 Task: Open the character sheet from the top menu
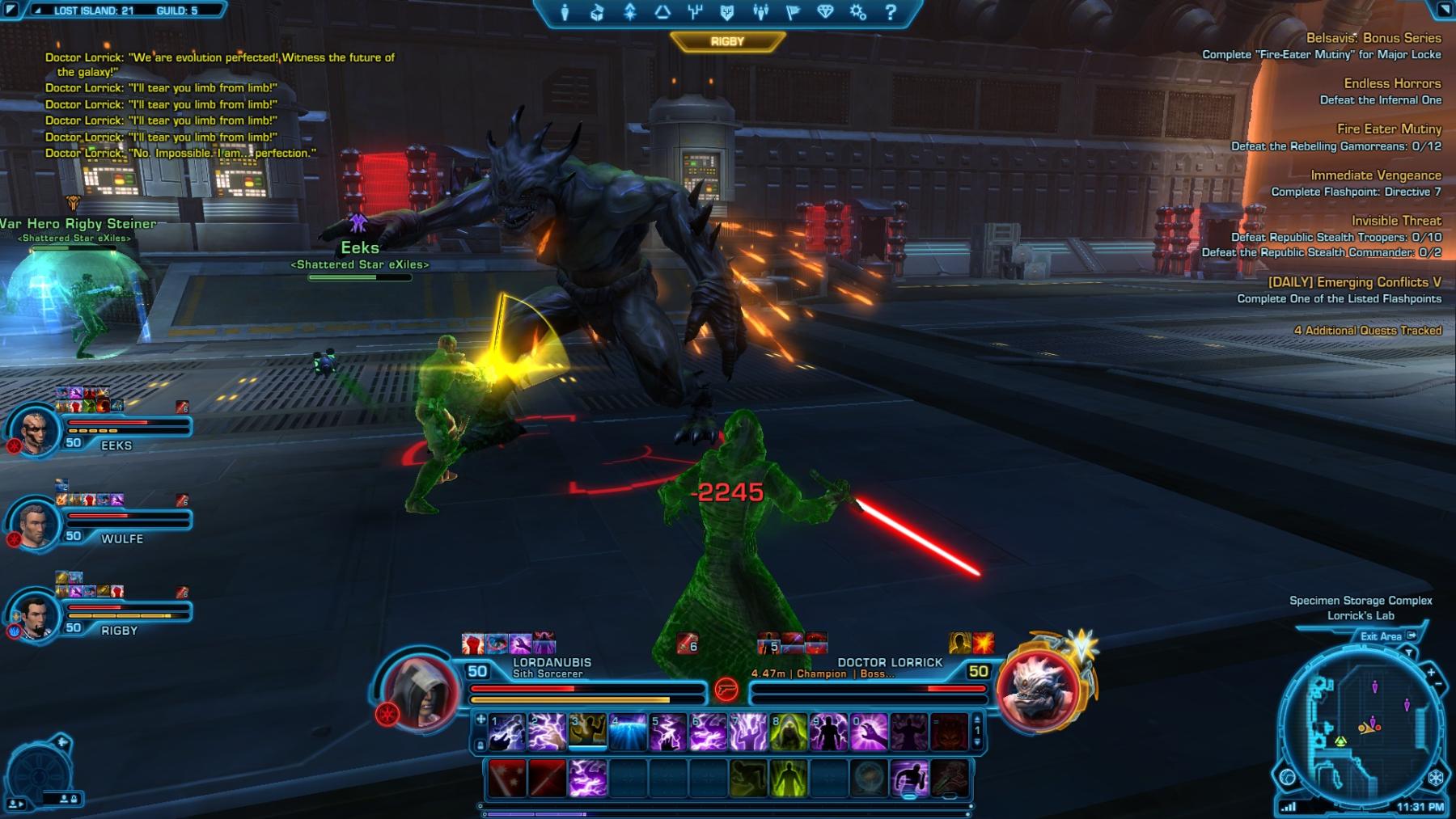coord(565,12)
